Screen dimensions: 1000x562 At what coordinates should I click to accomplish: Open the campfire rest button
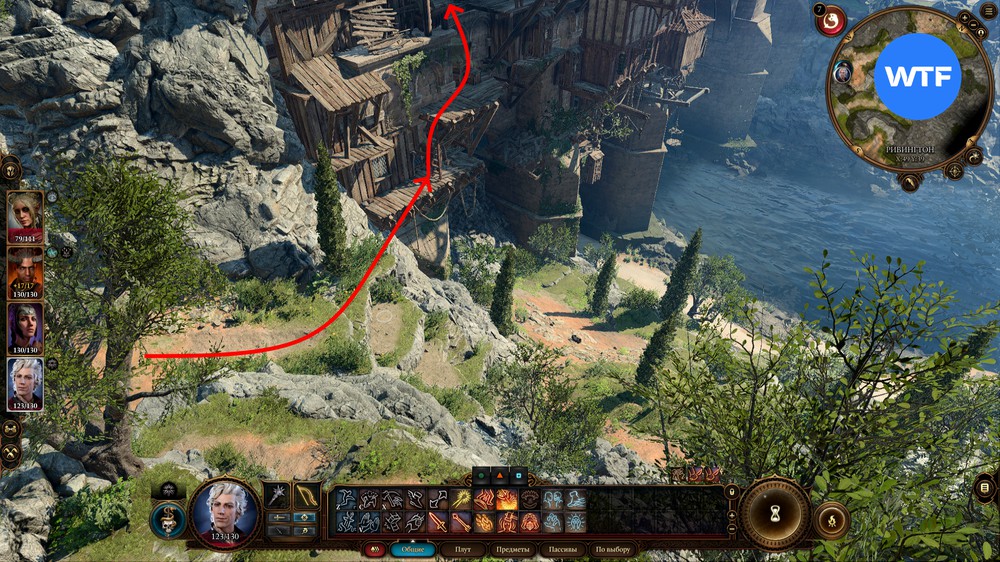pos(831,520)
